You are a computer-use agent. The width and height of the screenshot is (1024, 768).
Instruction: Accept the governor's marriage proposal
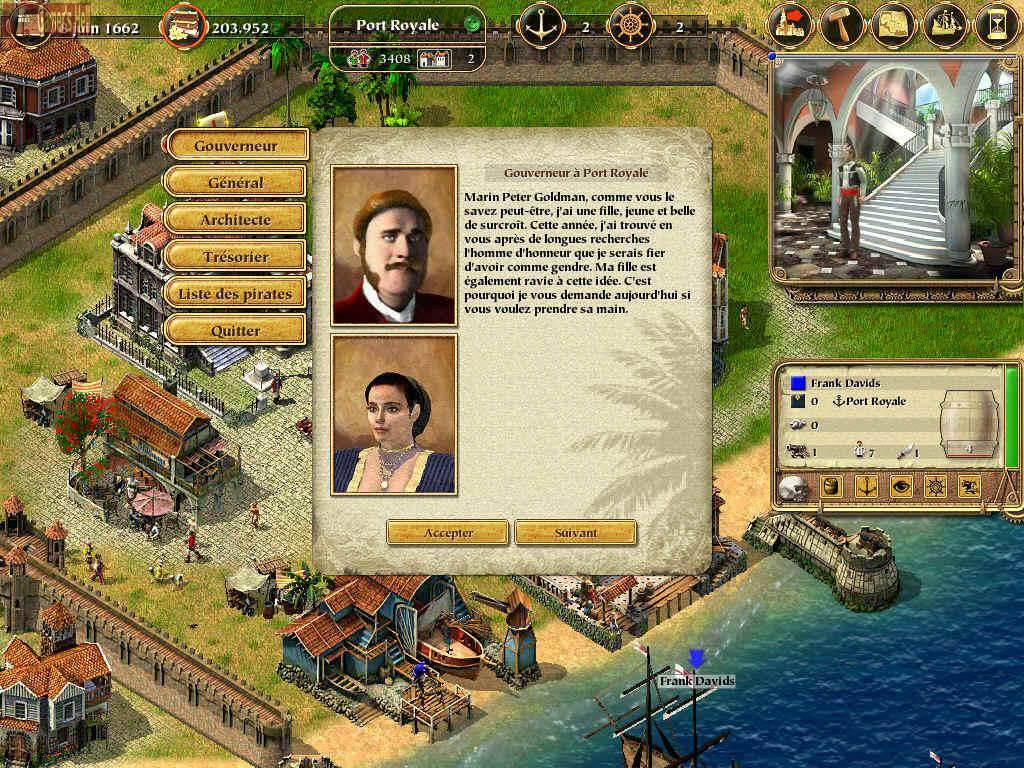(x=448, y=533)
